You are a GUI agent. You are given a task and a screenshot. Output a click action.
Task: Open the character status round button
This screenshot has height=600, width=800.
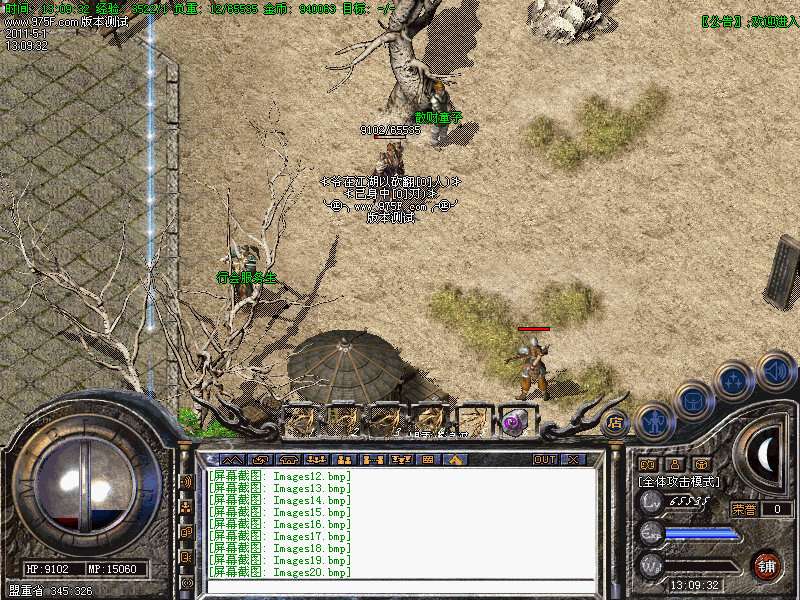pyautogui.click(x=654, y=422)
